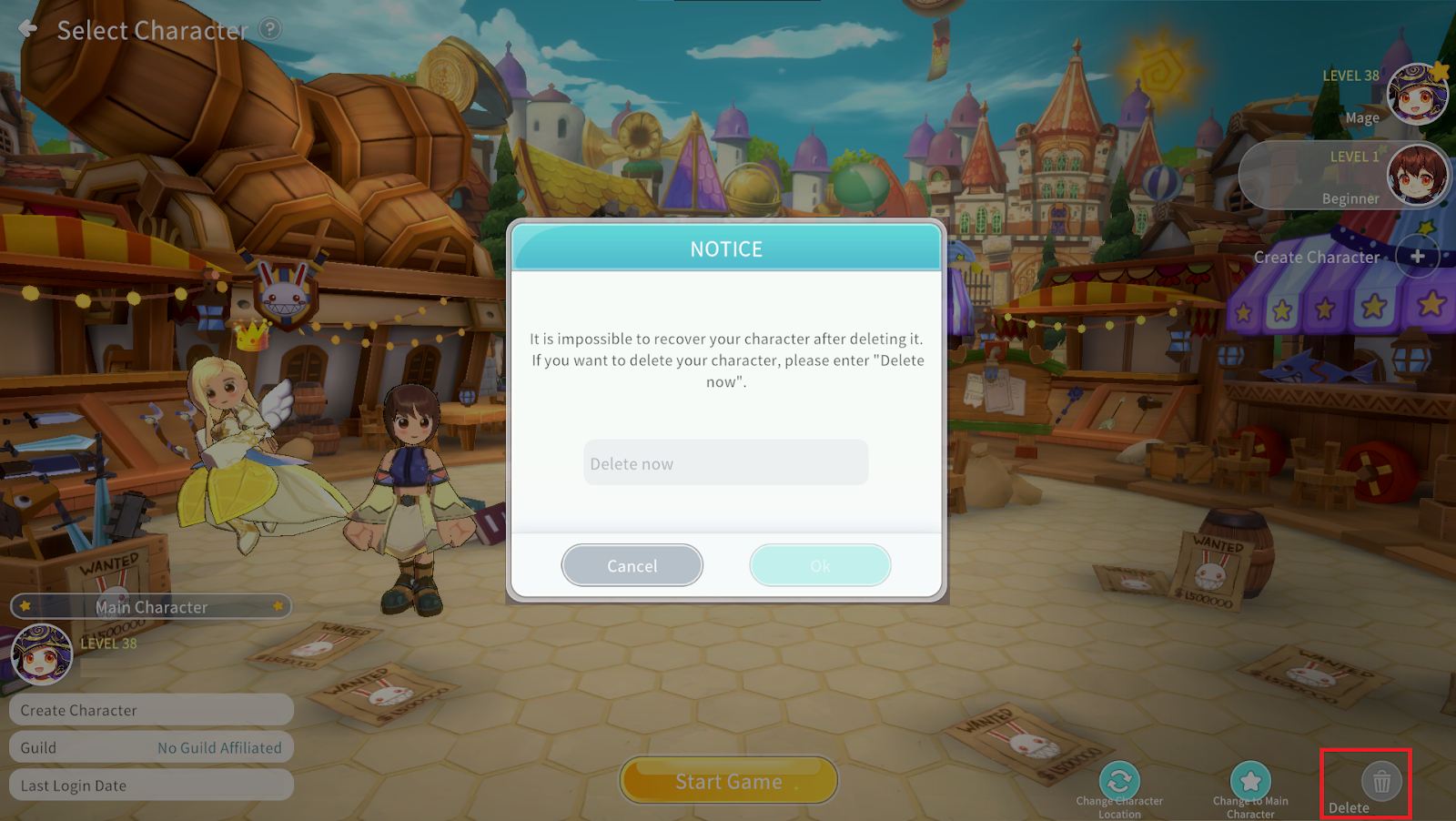Open Change Character Location
This screenshot has height=821, width=1456.
(x=1119, y=781)
